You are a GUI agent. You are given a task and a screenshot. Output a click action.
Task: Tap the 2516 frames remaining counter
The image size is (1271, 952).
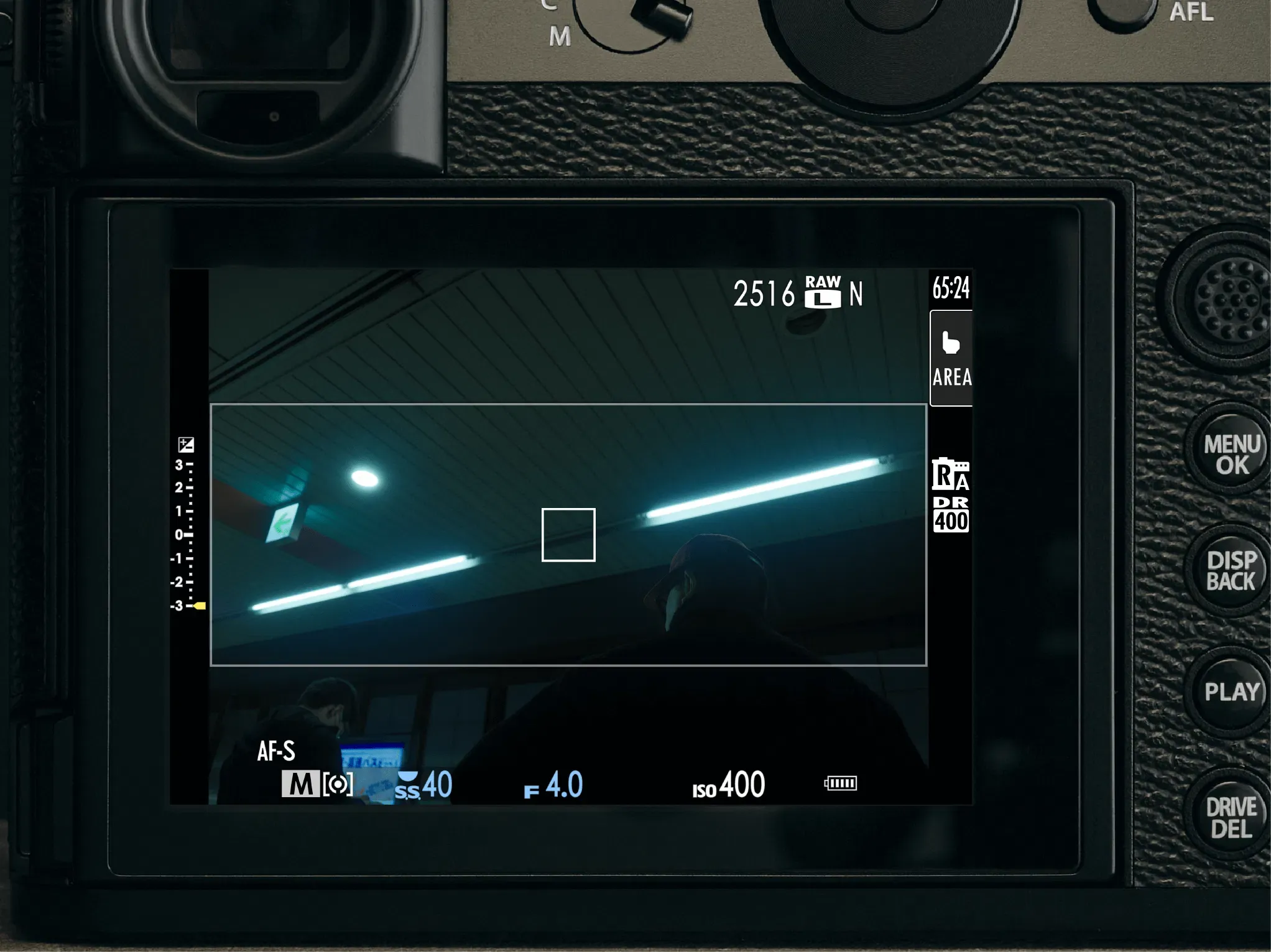(765, 293)
